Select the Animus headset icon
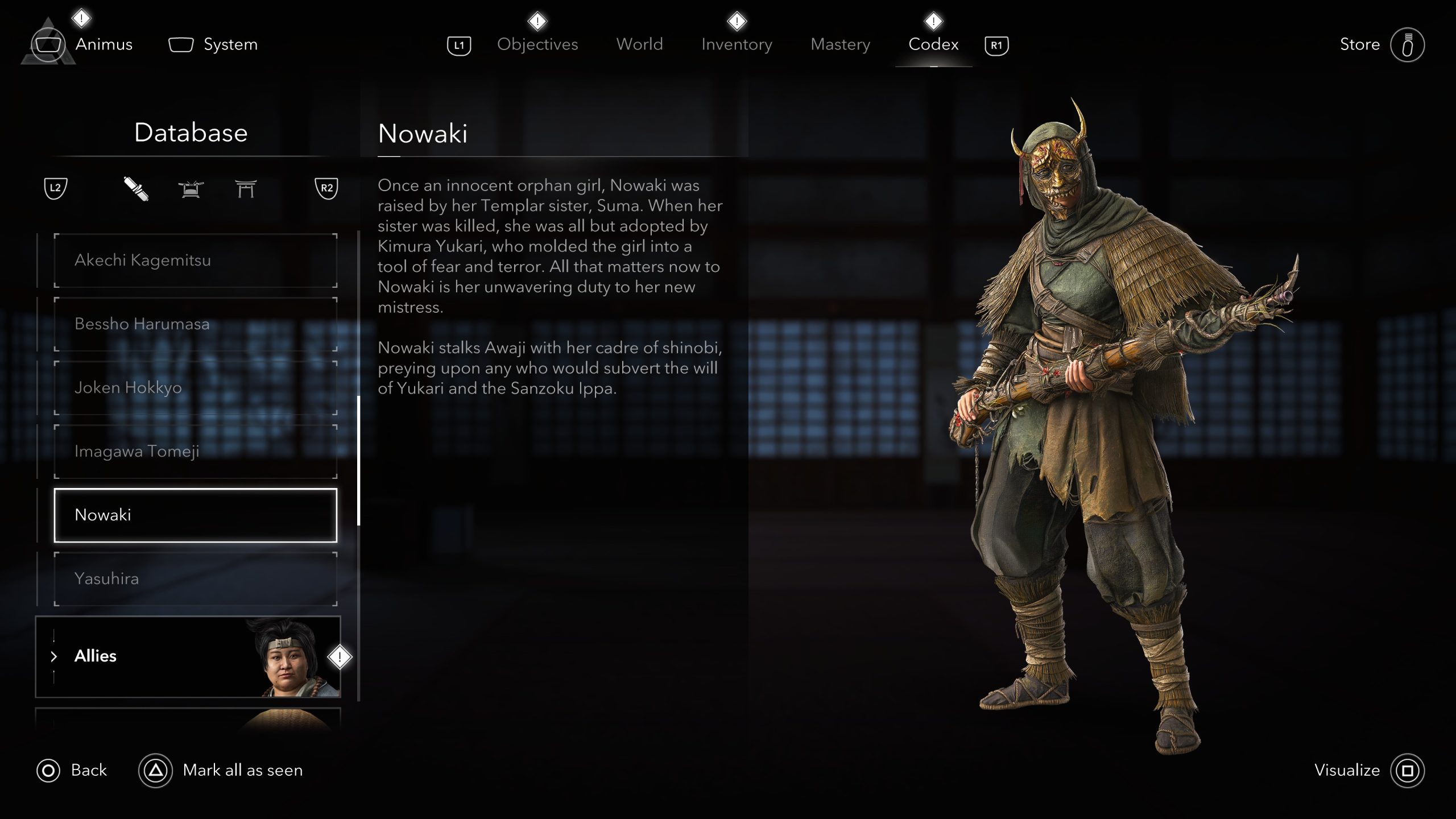 (x=48, y=44)
